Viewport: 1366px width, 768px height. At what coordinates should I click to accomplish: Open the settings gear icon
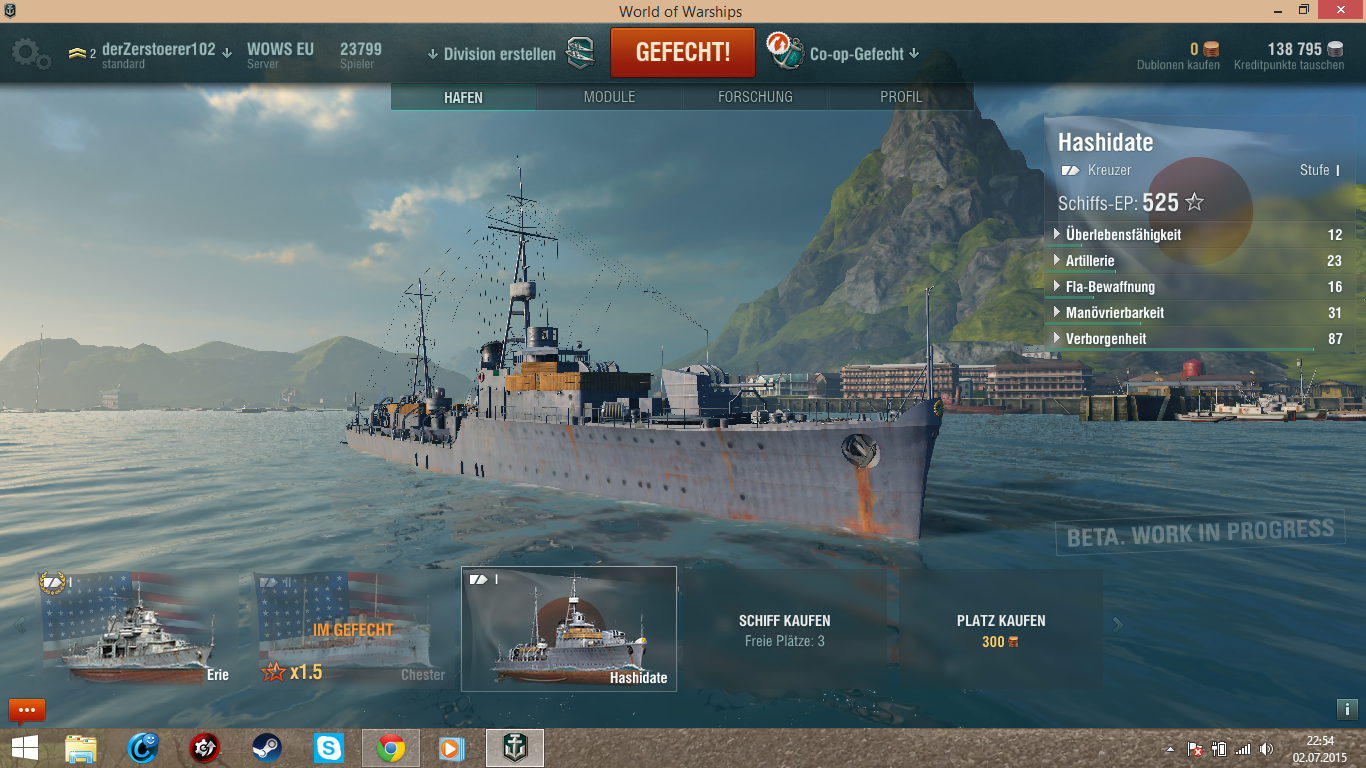point(29,53)
